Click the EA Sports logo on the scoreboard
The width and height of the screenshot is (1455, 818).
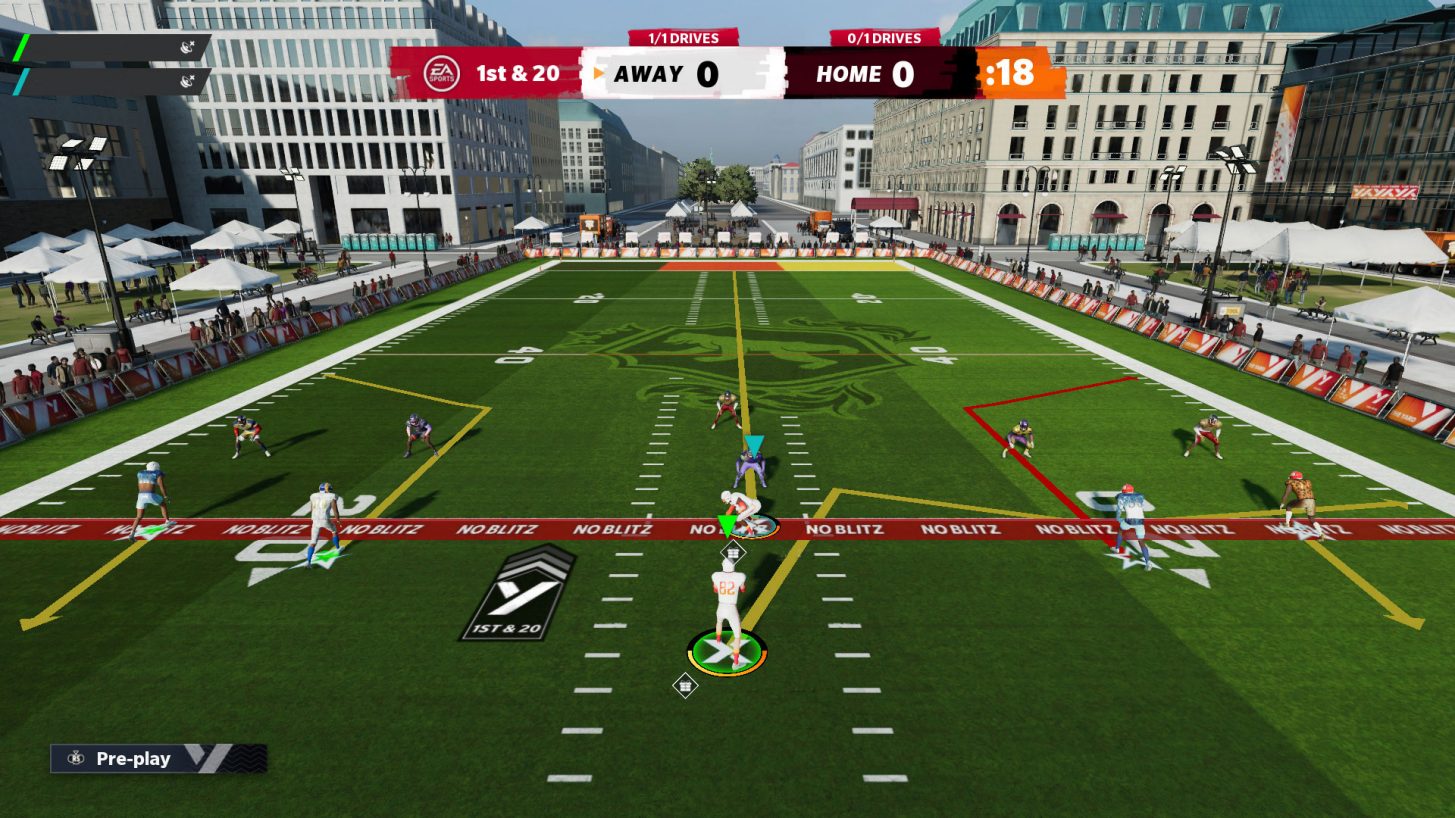click(440, 72)
